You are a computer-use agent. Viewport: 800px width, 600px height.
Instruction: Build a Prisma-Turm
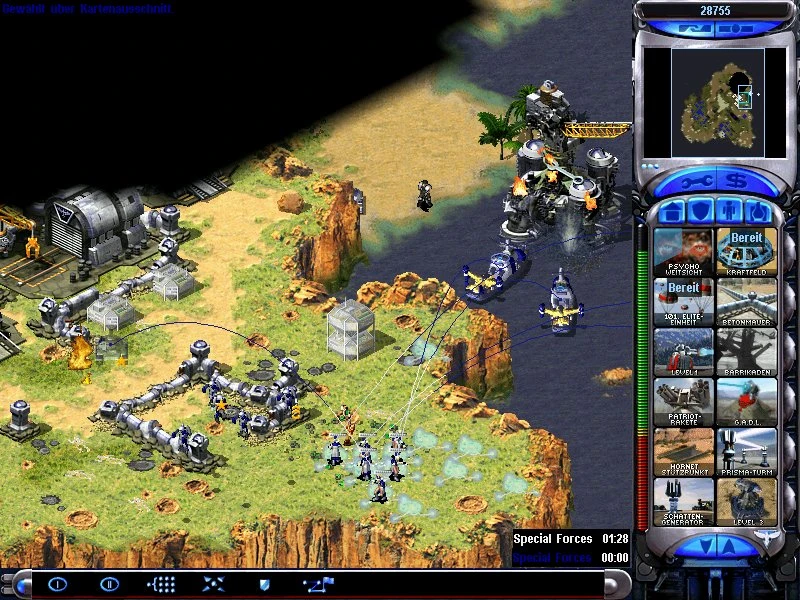point(746,452)
